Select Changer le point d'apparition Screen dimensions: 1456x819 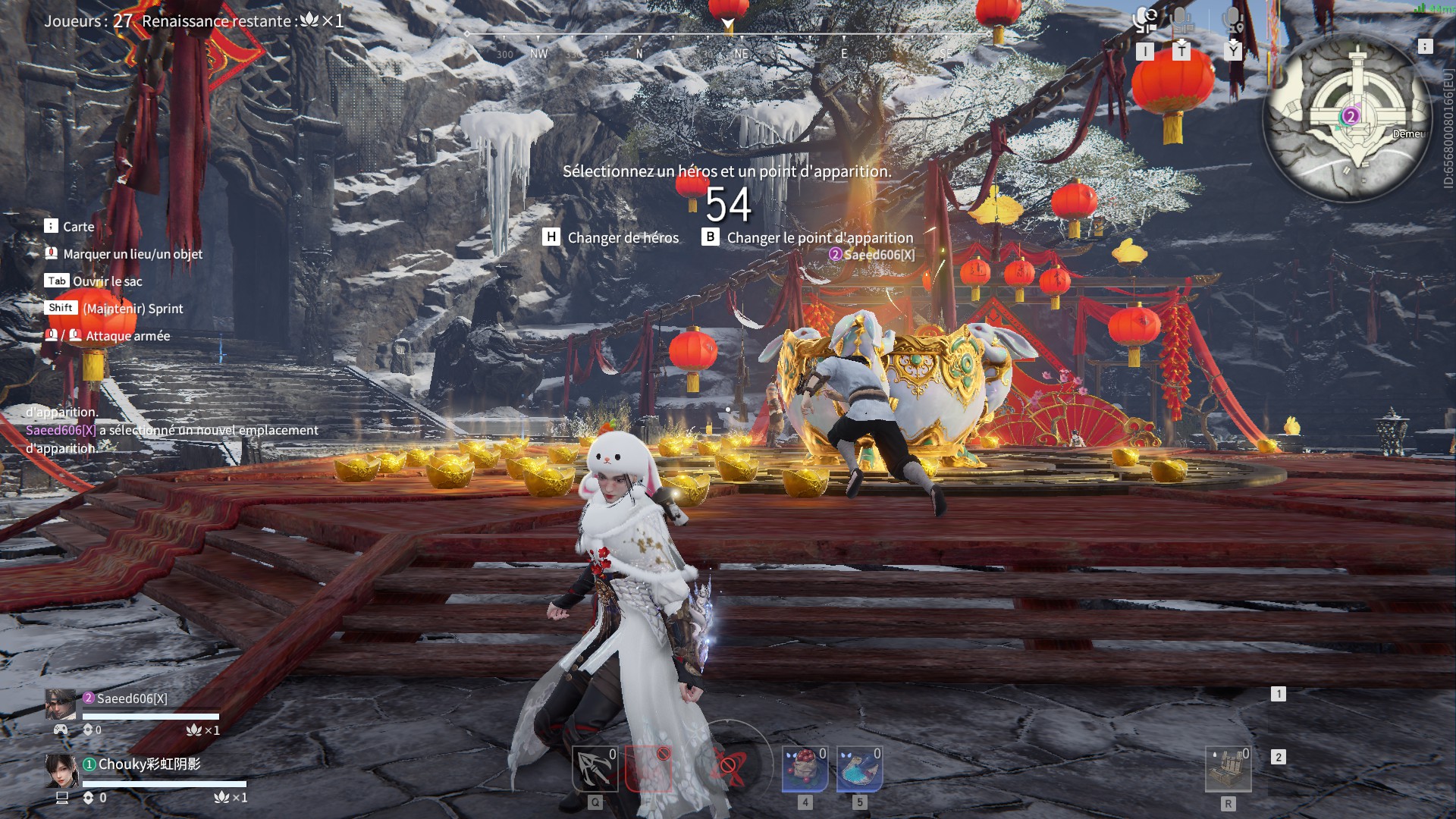tap(819, 237)
